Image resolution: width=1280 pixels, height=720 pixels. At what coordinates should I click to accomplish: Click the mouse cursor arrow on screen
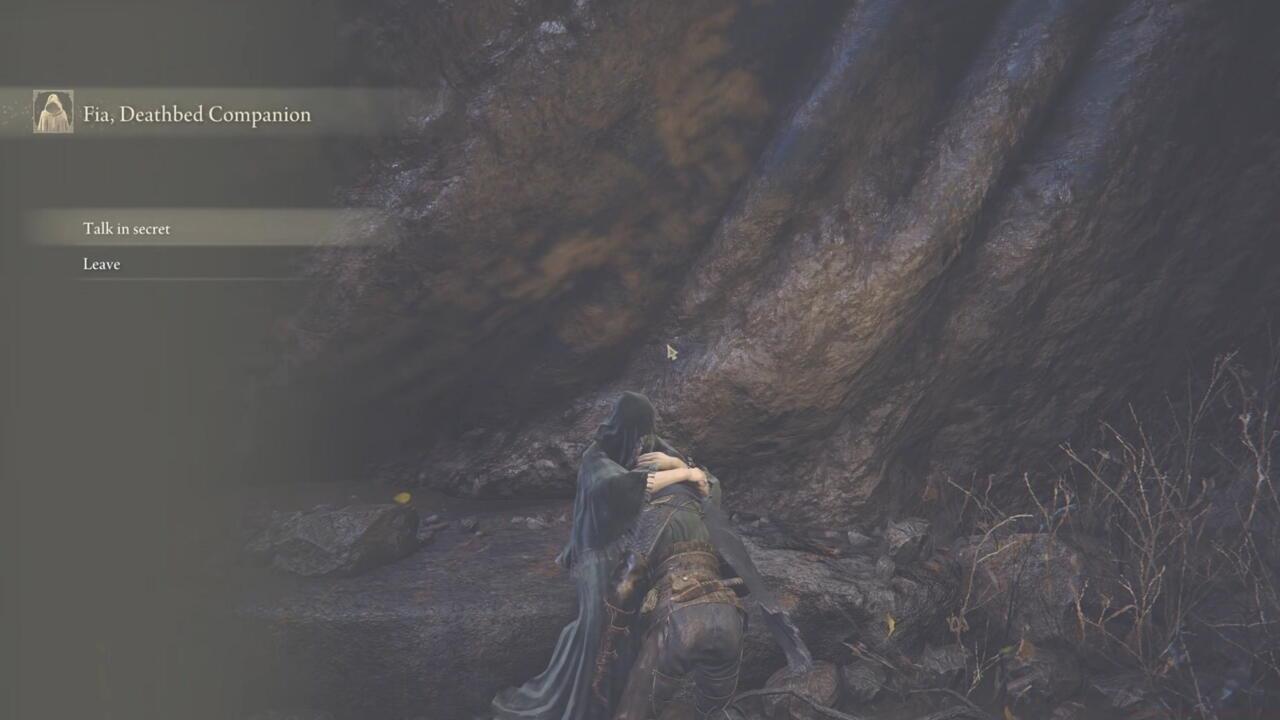point(670,352)
